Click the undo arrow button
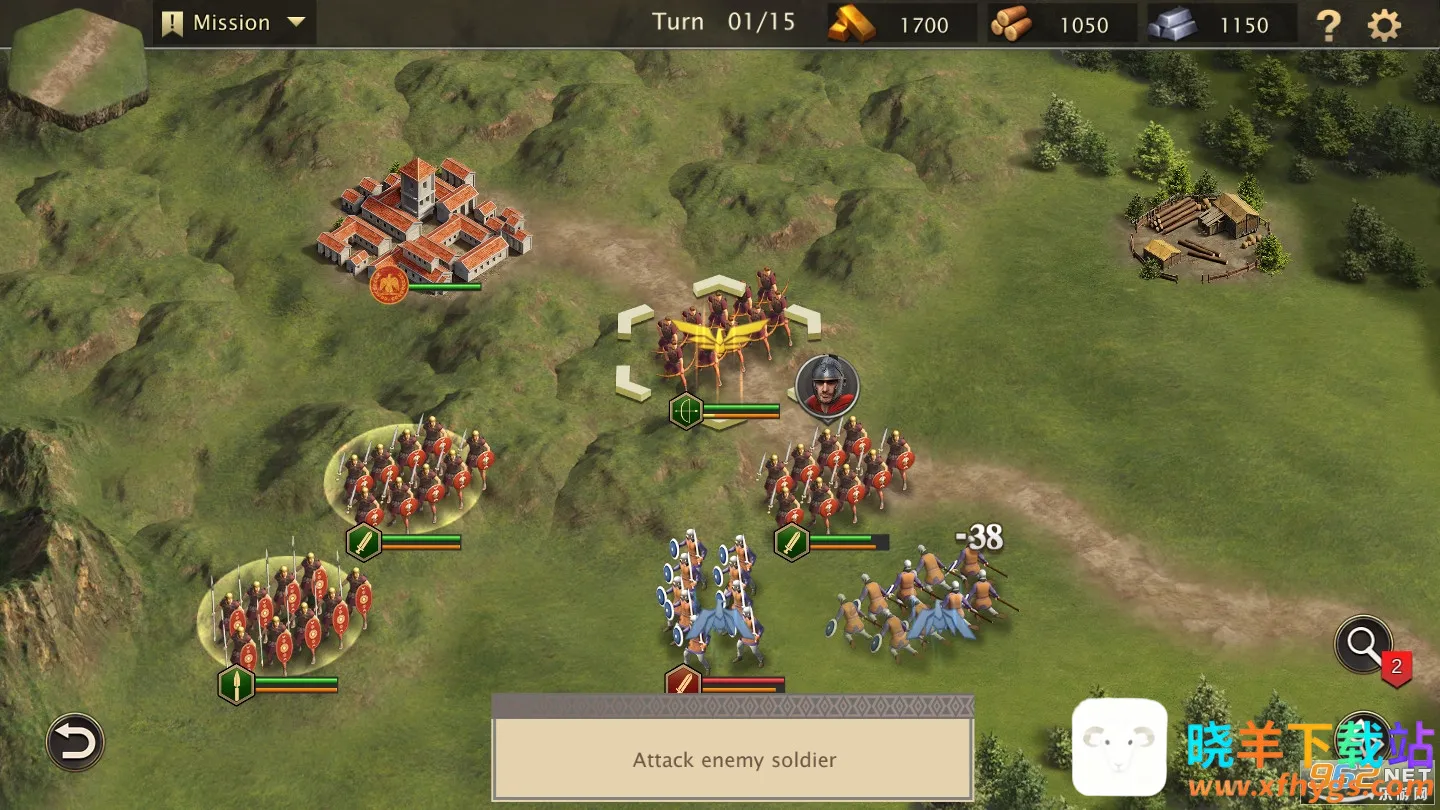The image size is (1440, 810). [75, 742]
